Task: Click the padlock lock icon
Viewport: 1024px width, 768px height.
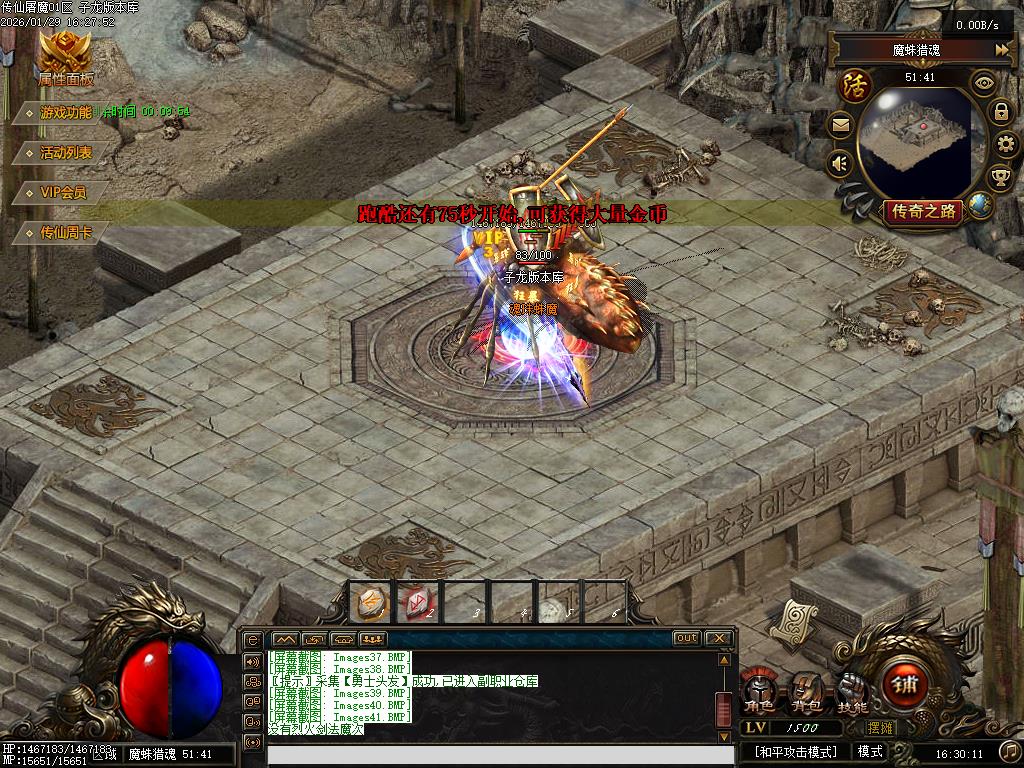Action: click(x=1000, y=112)
